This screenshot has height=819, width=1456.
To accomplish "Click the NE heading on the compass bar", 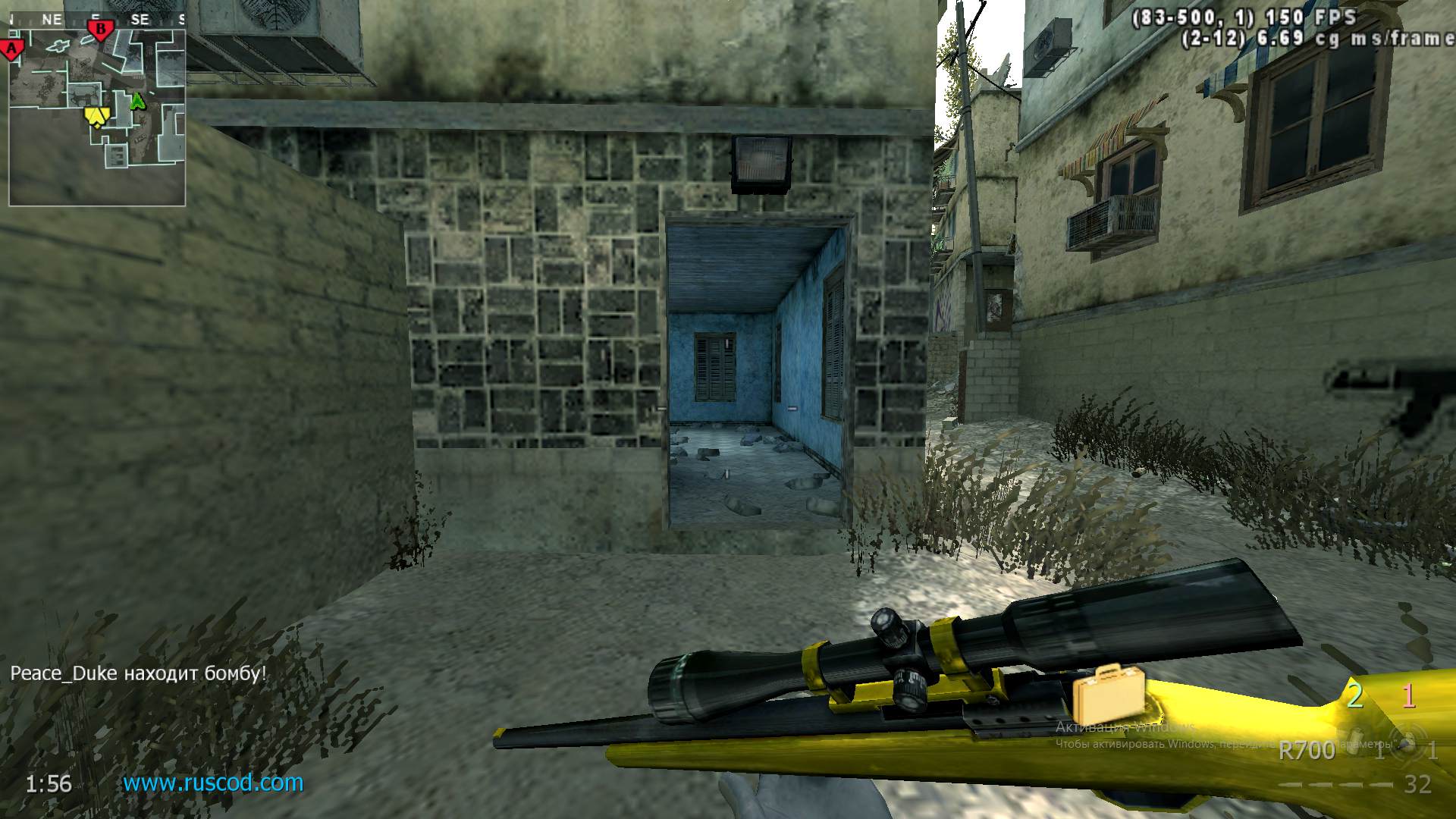I will point(52,17).
